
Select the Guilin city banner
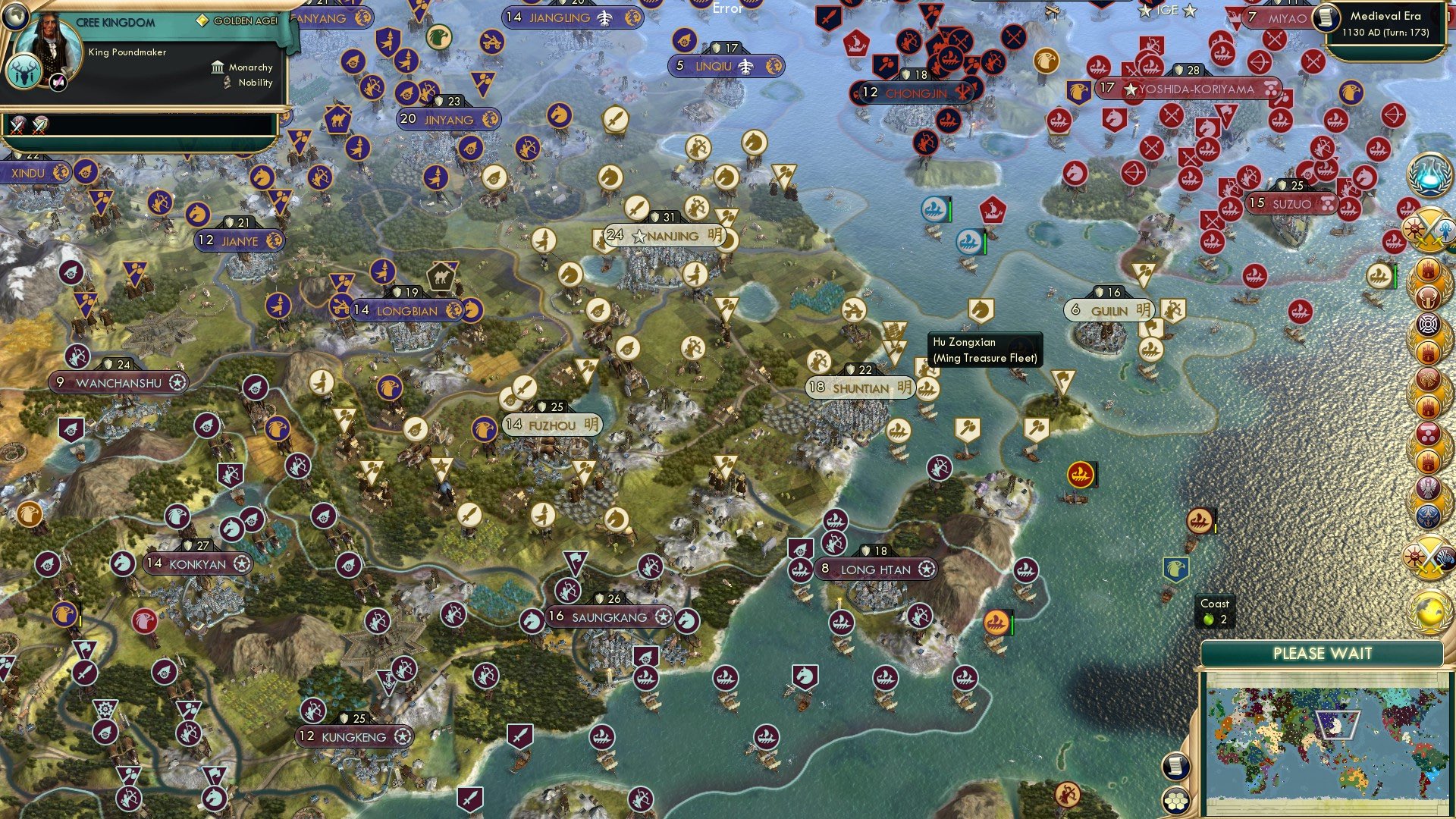click(1110, 311)
